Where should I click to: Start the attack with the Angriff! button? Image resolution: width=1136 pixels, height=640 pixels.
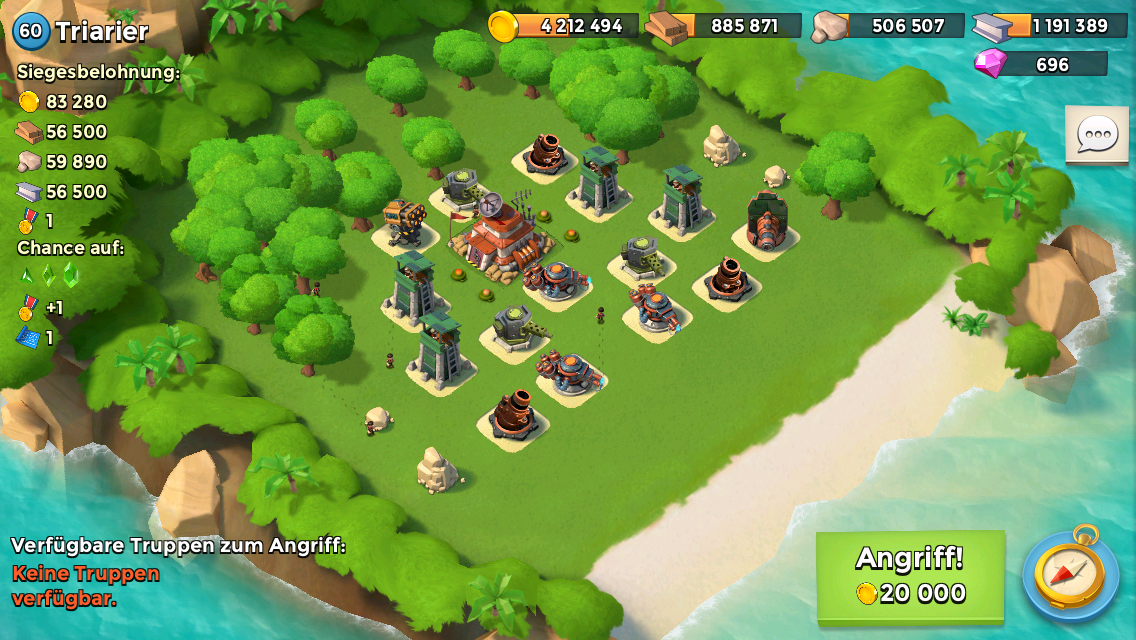click(910, 575)
